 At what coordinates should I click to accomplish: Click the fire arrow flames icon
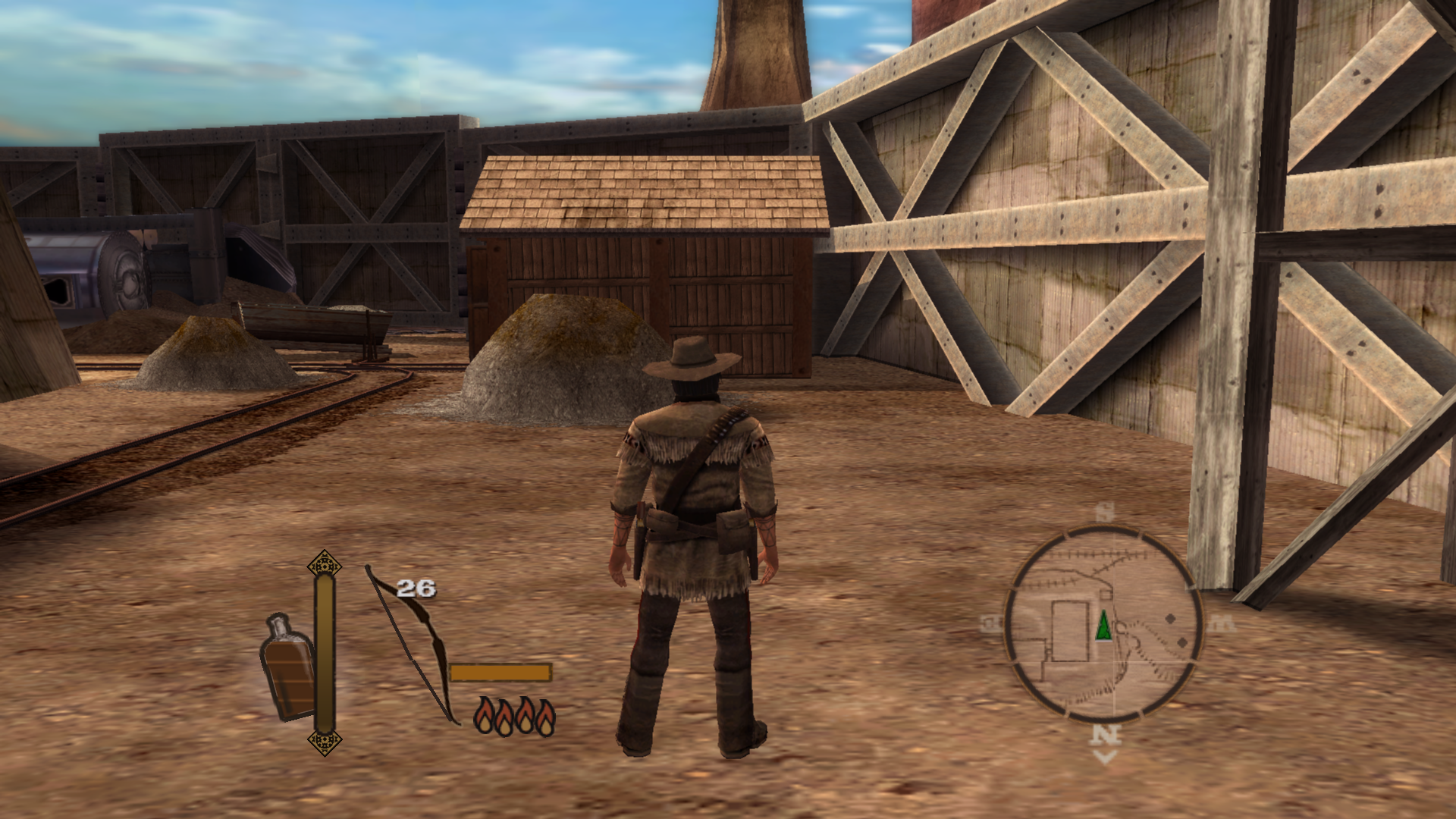(514, 716)
